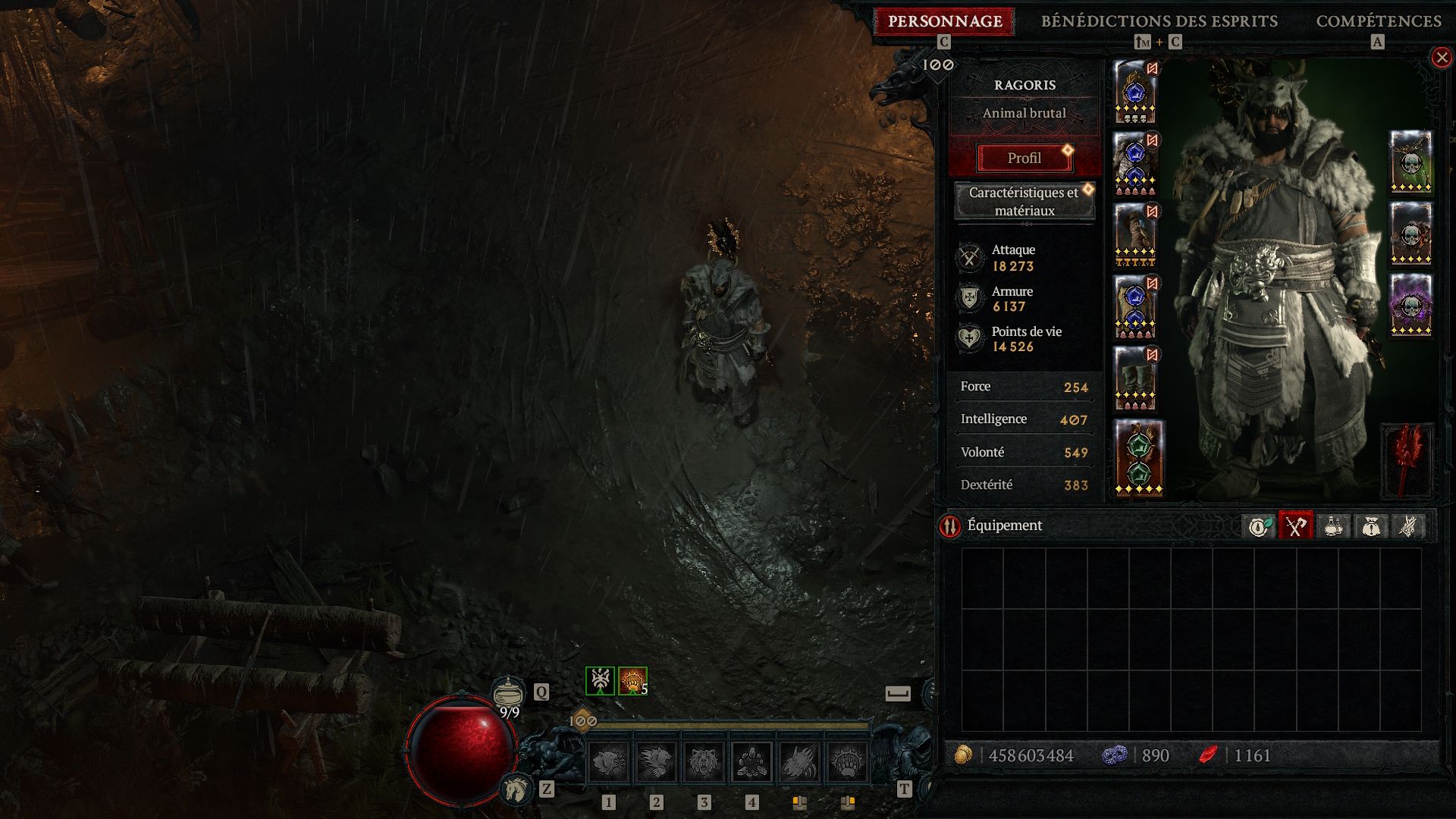Select the red weapon slot

1407,461
